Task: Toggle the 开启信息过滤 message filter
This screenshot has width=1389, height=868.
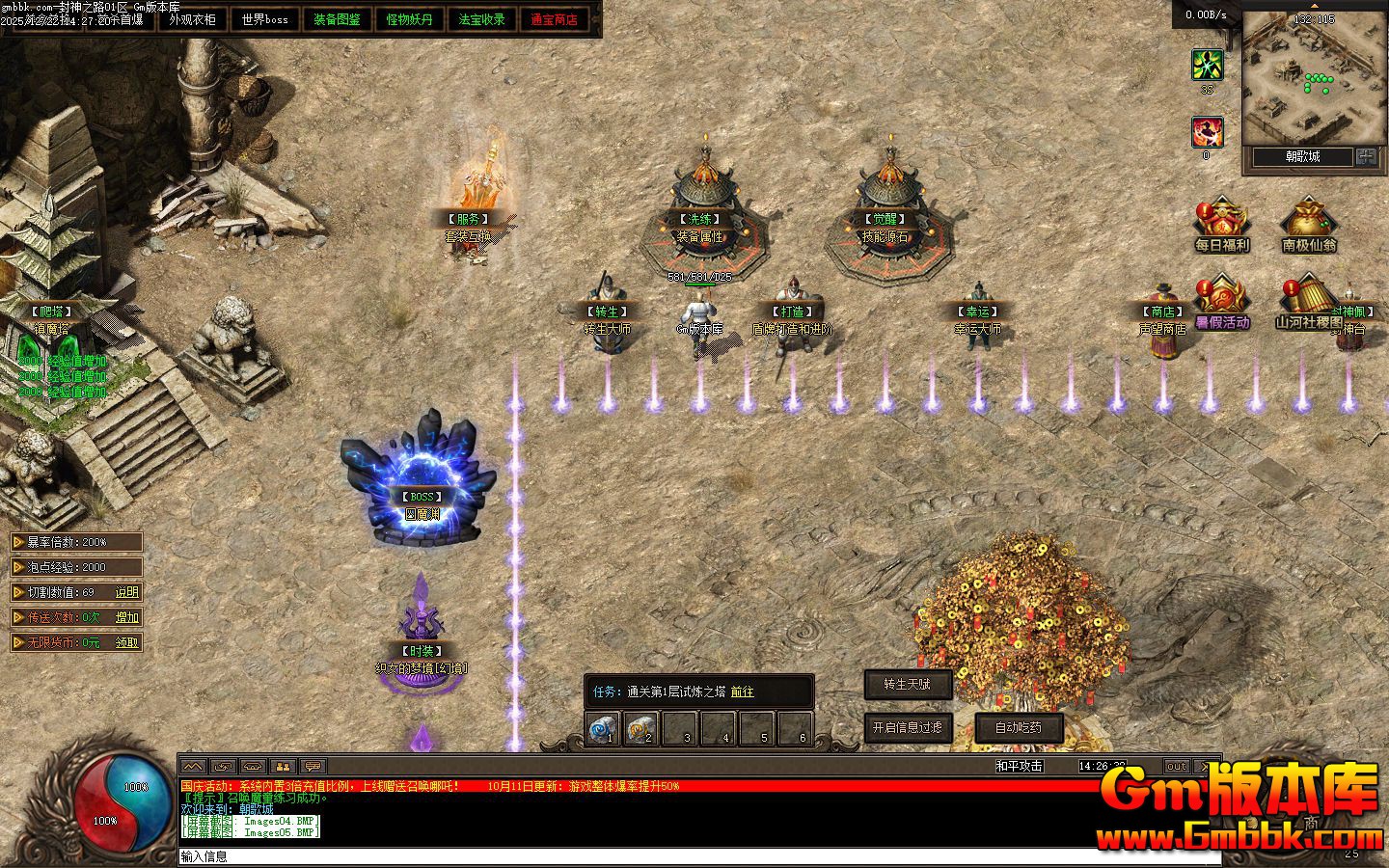Action: click(908, 728)
